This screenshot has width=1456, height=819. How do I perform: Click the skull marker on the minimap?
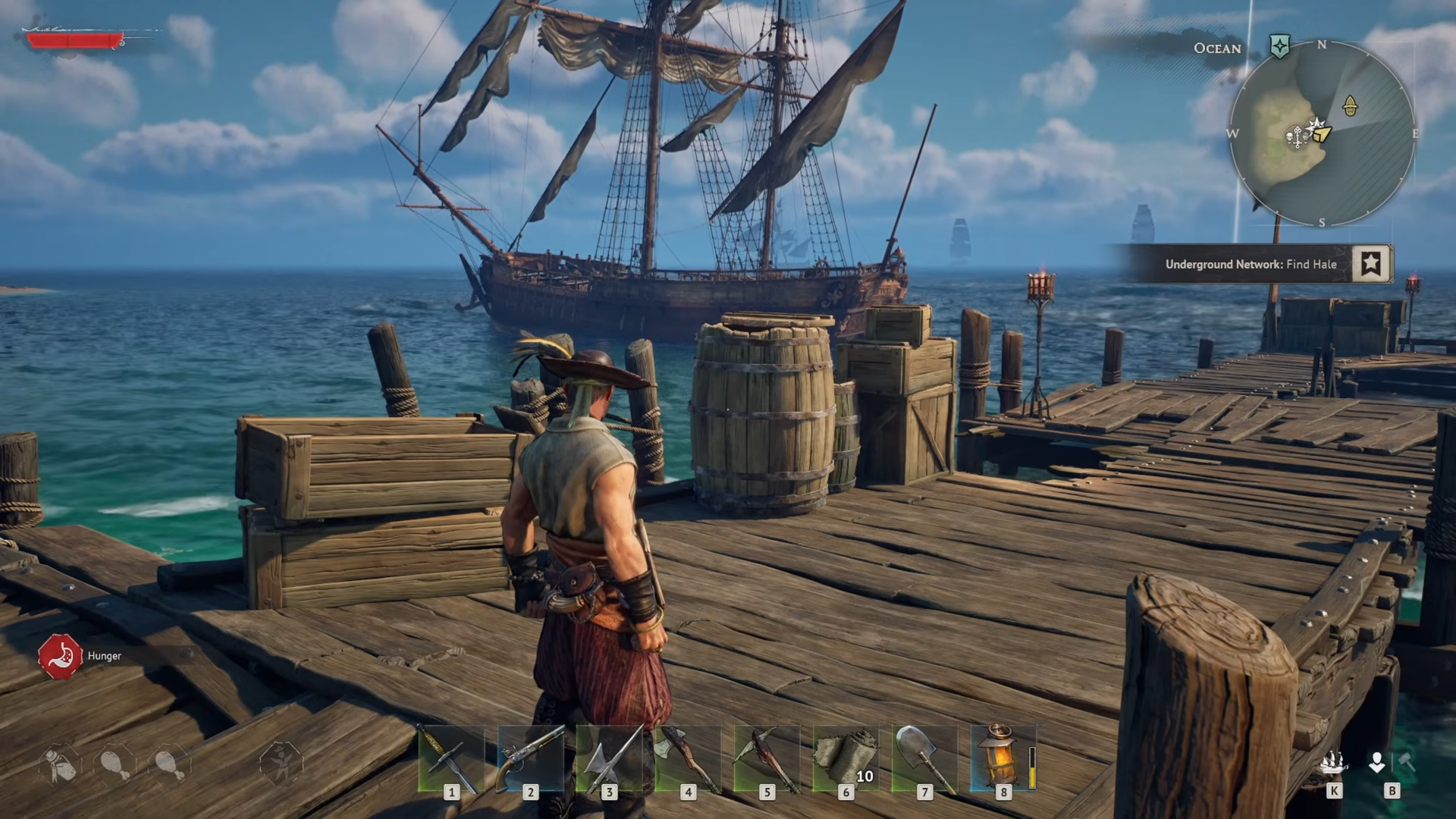[1290, 136]
